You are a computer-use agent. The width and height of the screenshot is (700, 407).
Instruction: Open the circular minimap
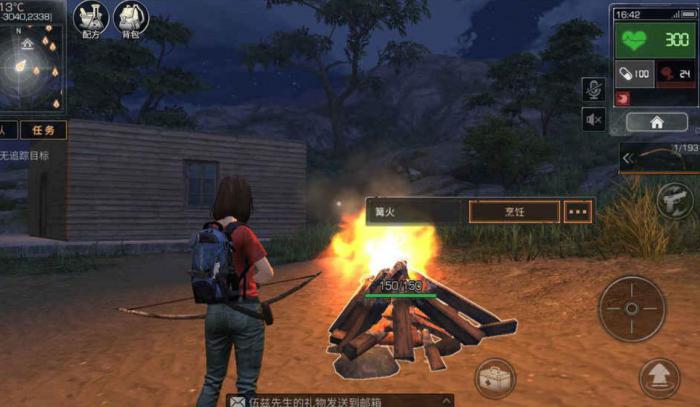tap(27, 66)
